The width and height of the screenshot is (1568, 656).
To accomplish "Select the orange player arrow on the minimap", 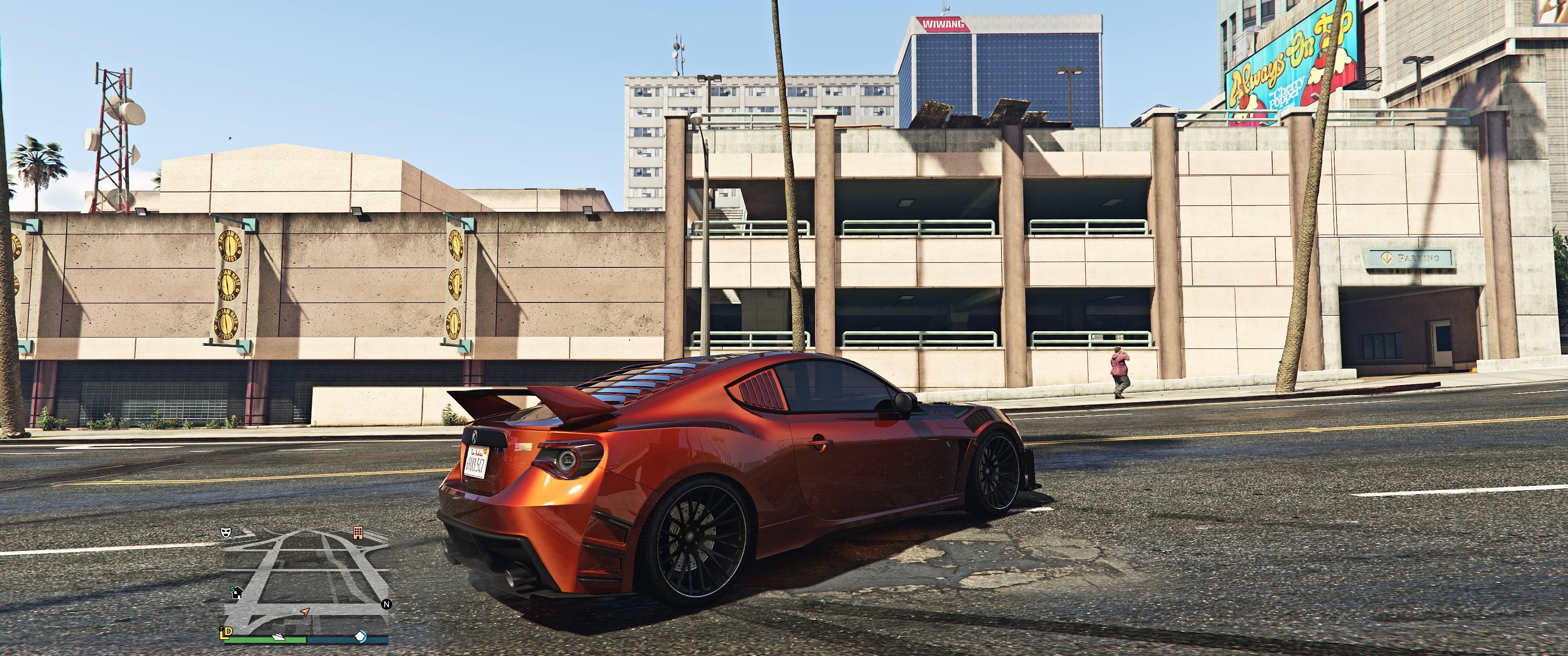I will point(305,613).
